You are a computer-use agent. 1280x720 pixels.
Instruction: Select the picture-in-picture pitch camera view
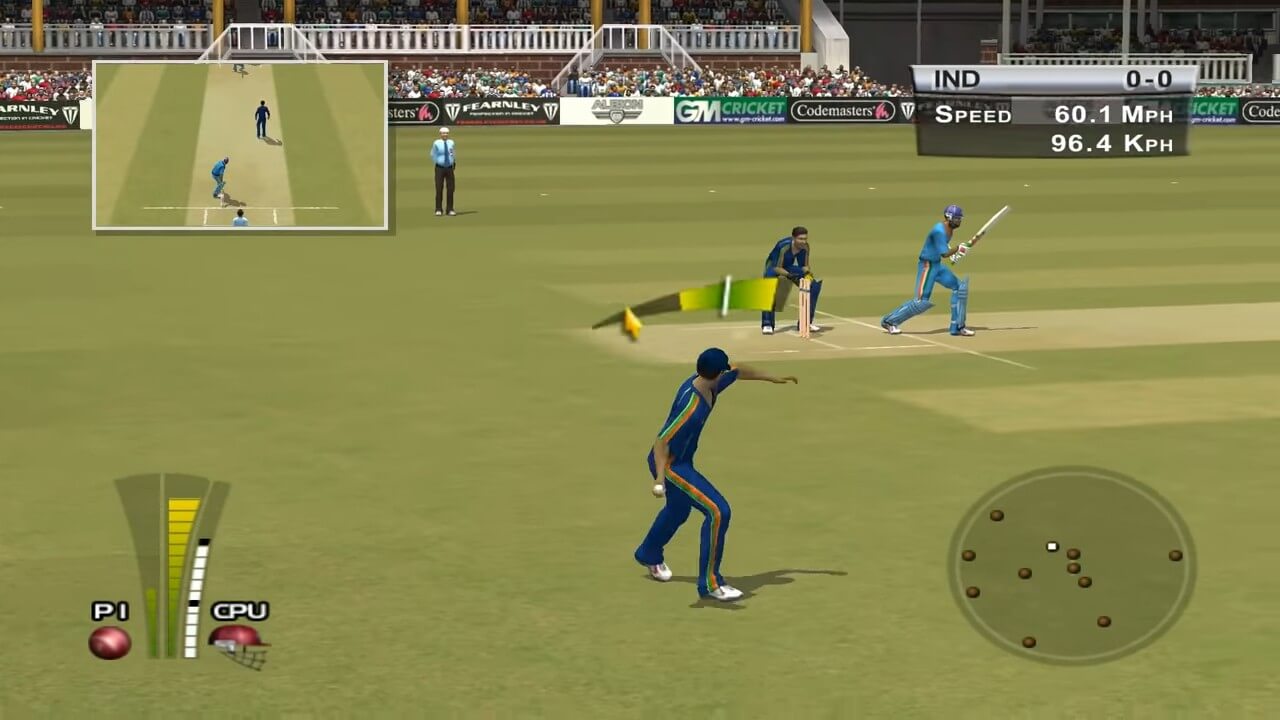tap(240, 145)
